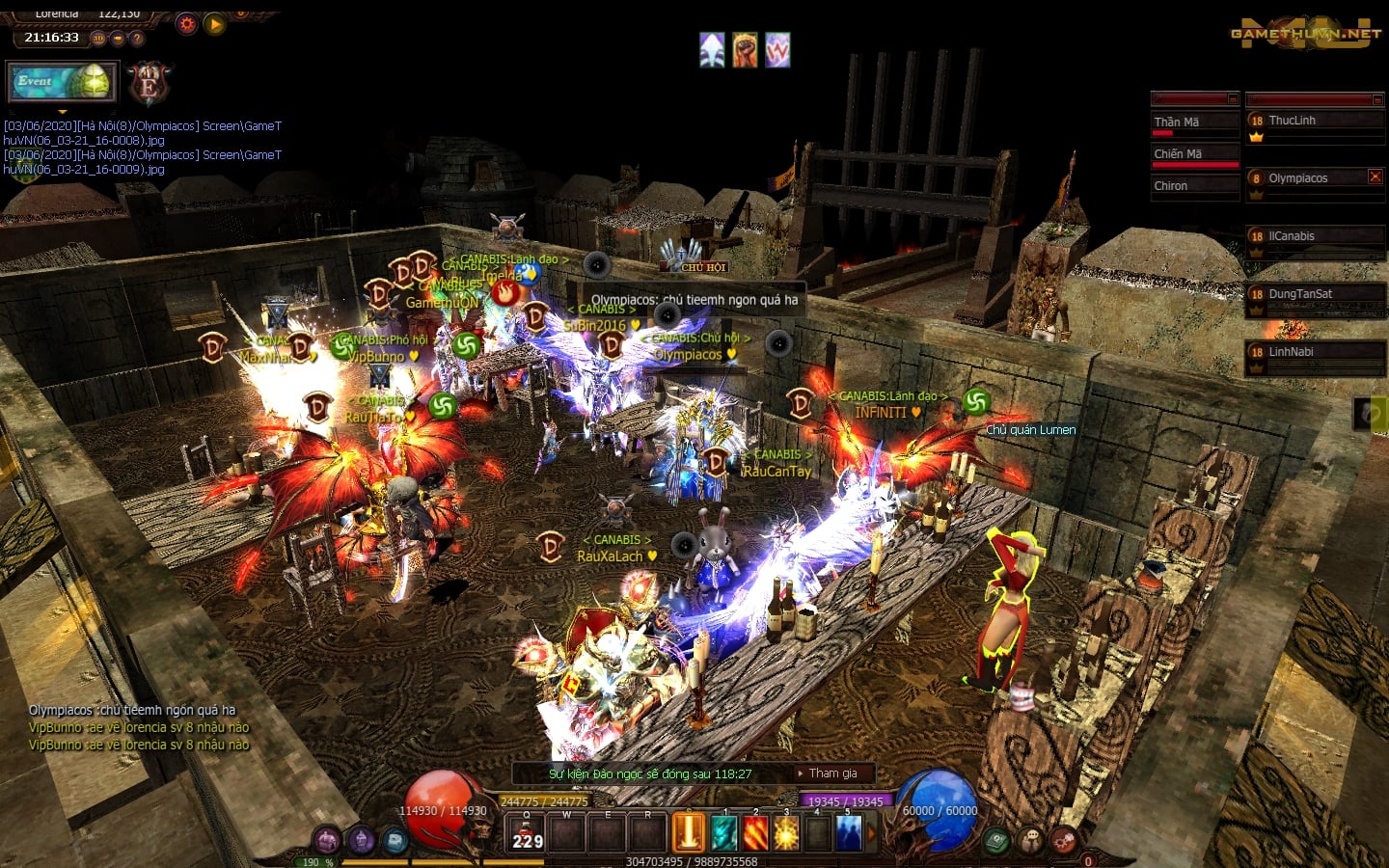The height and width of the screenshot is (868, 1389).
Task: Toggle the 3D camera button
Action: pos(98,39)
